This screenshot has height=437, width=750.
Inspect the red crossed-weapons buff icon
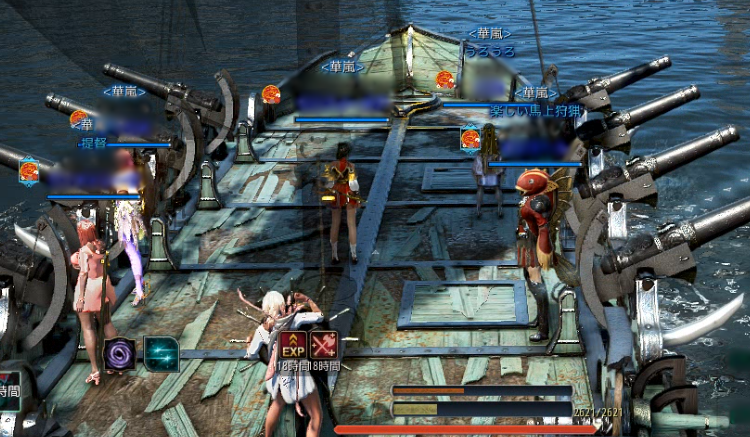(324, 346)
